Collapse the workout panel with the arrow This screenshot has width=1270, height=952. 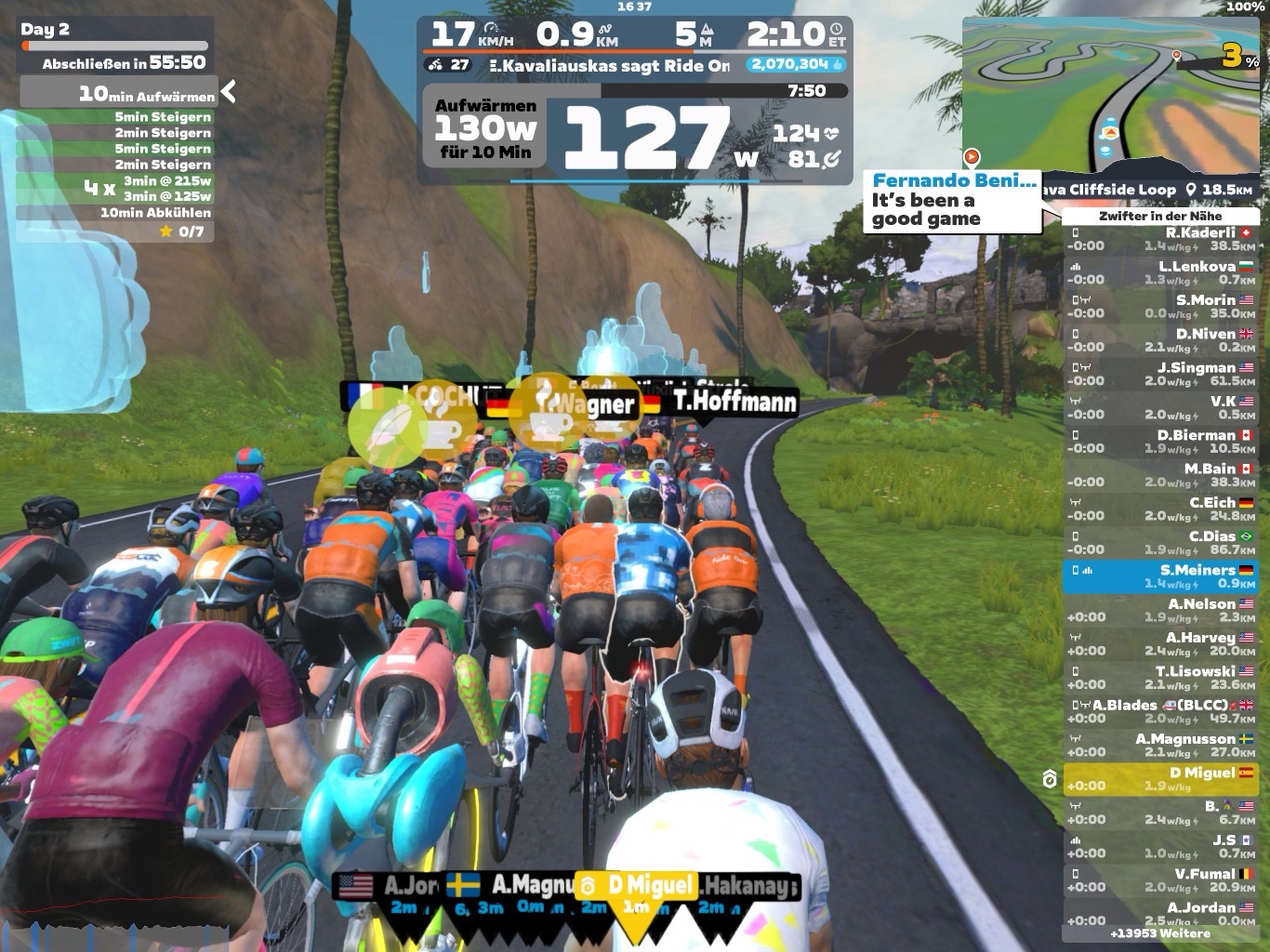coord(229,91)
